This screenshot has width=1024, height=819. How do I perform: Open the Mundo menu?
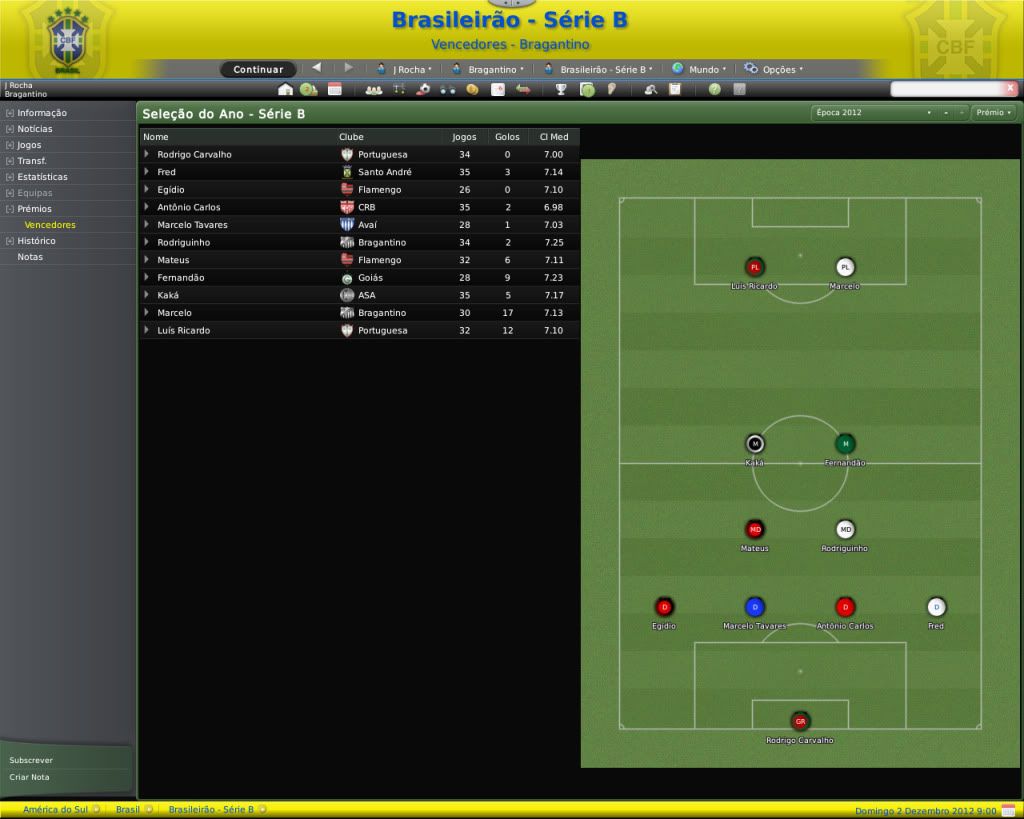point(699,70)
